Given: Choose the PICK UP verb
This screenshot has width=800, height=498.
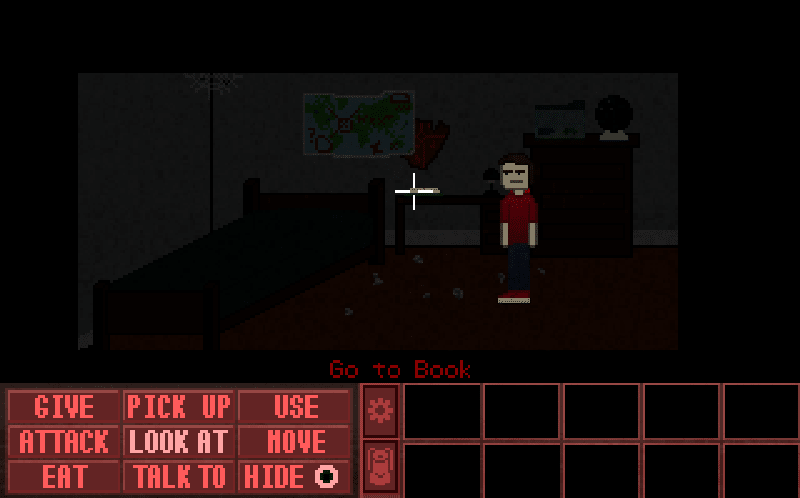Looking at the screenshot, I should point(179,407).
